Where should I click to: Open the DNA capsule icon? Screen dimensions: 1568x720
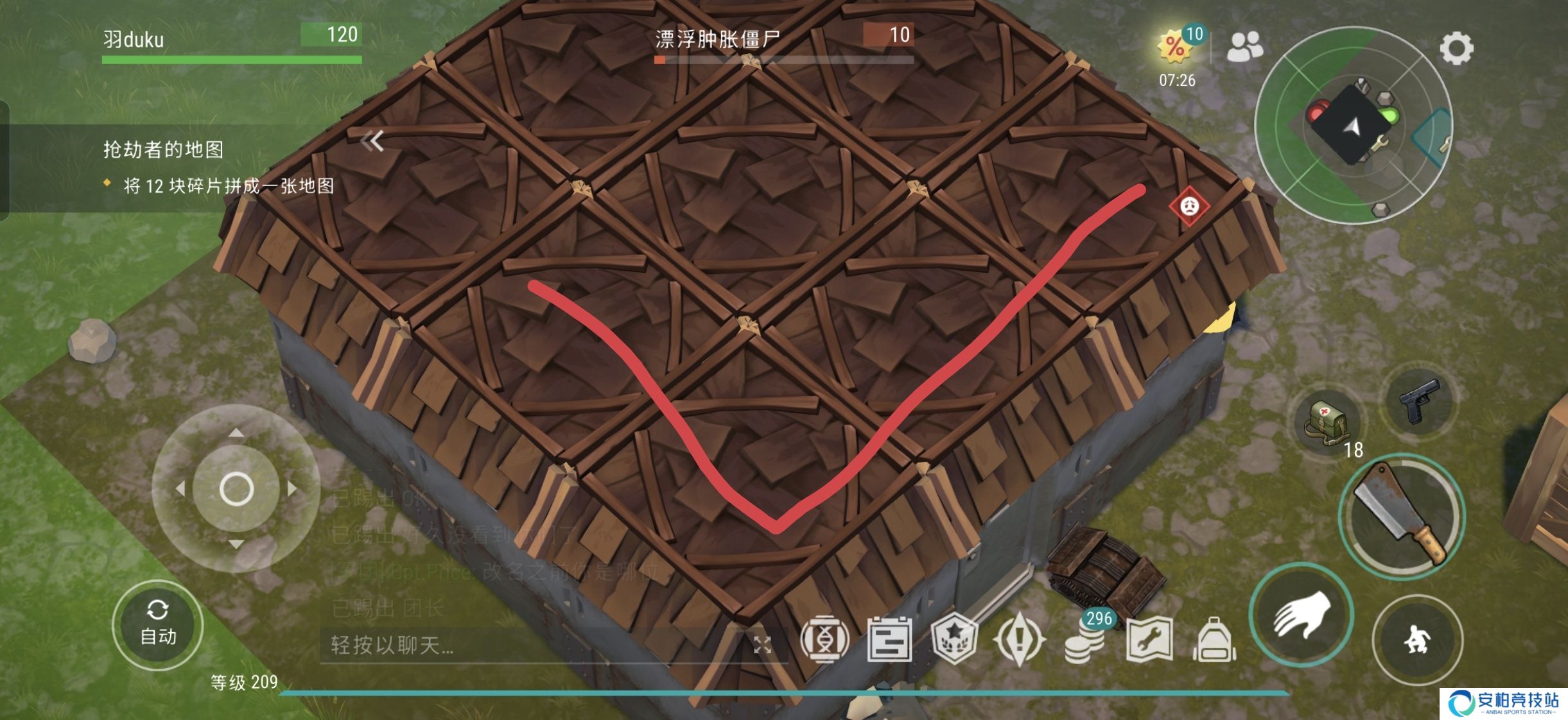[824, 639]
